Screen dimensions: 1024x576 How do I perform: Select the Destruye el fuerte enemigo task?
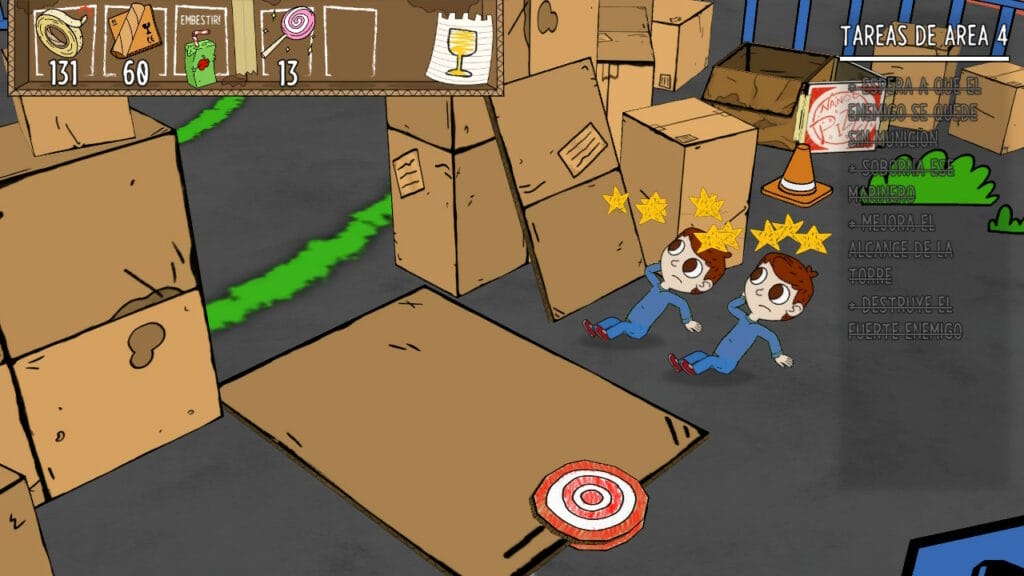tap(906, 316)
